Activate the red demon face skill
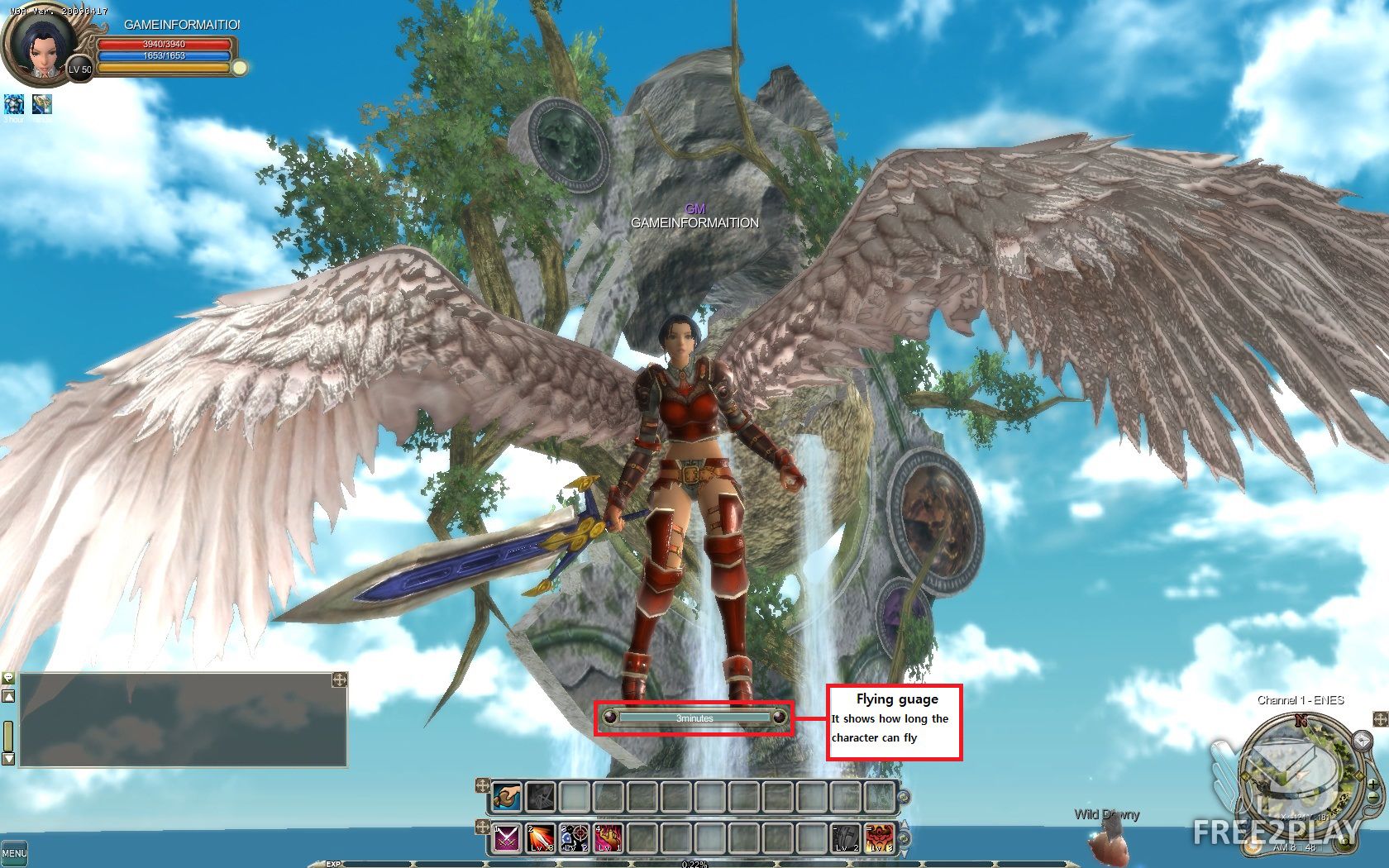Image resolution: width=1389 pixels, height=868 pixels. pos(880,838)
